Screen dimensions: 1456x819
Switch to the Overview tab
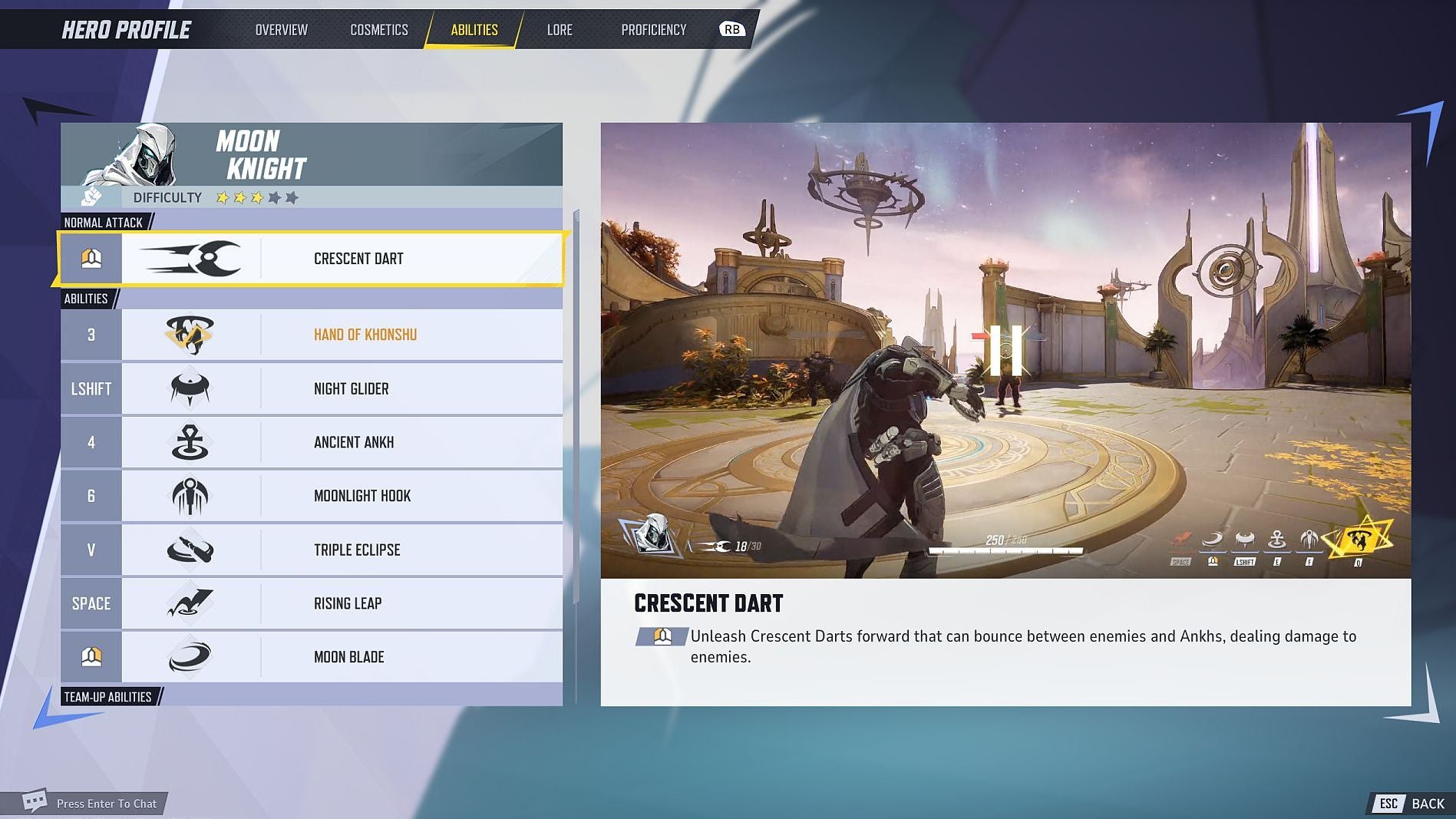click(x=280, y=29)
